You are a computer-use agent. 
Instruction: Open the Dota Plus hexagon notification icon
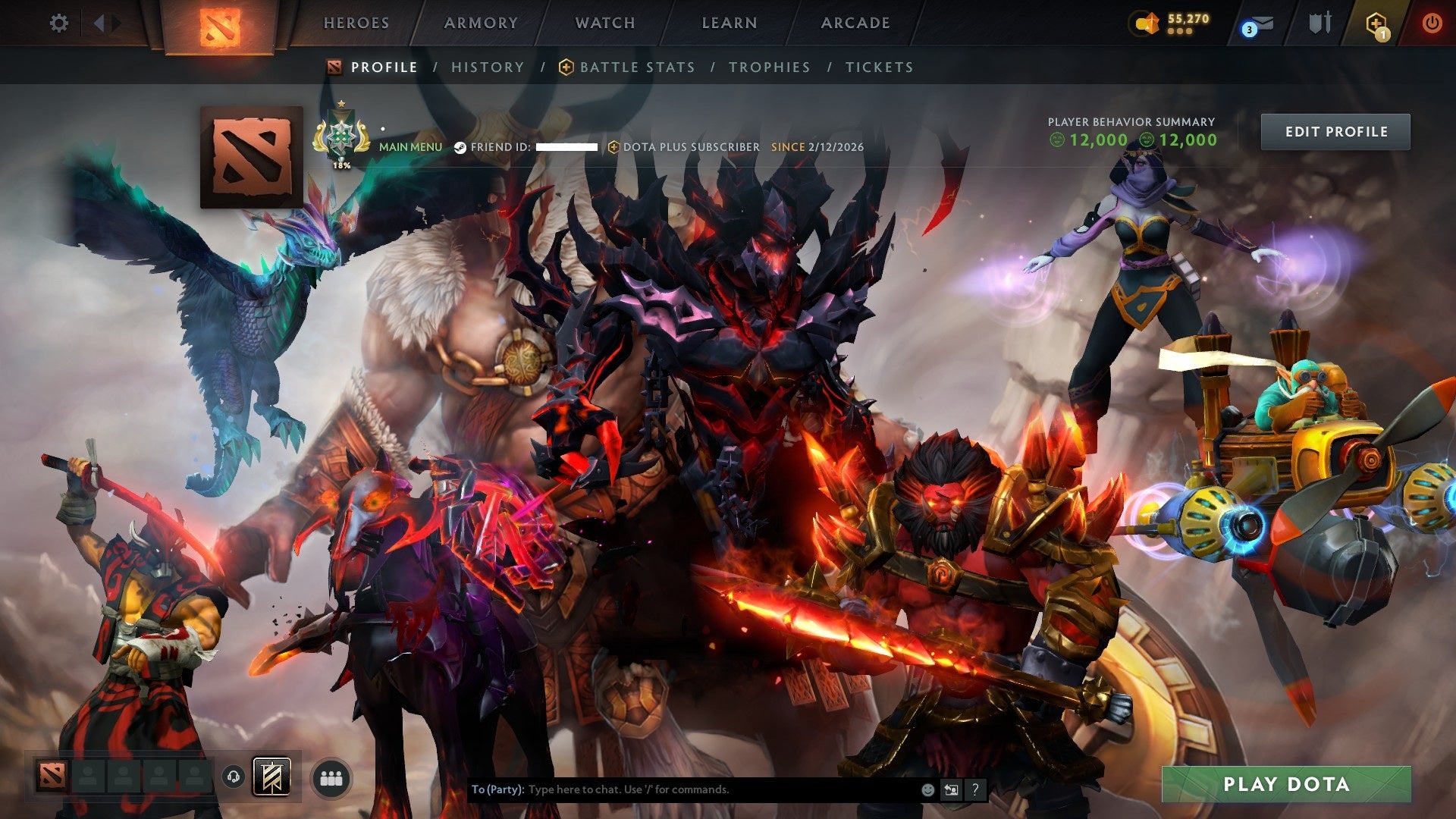[x=1376, y=21]
